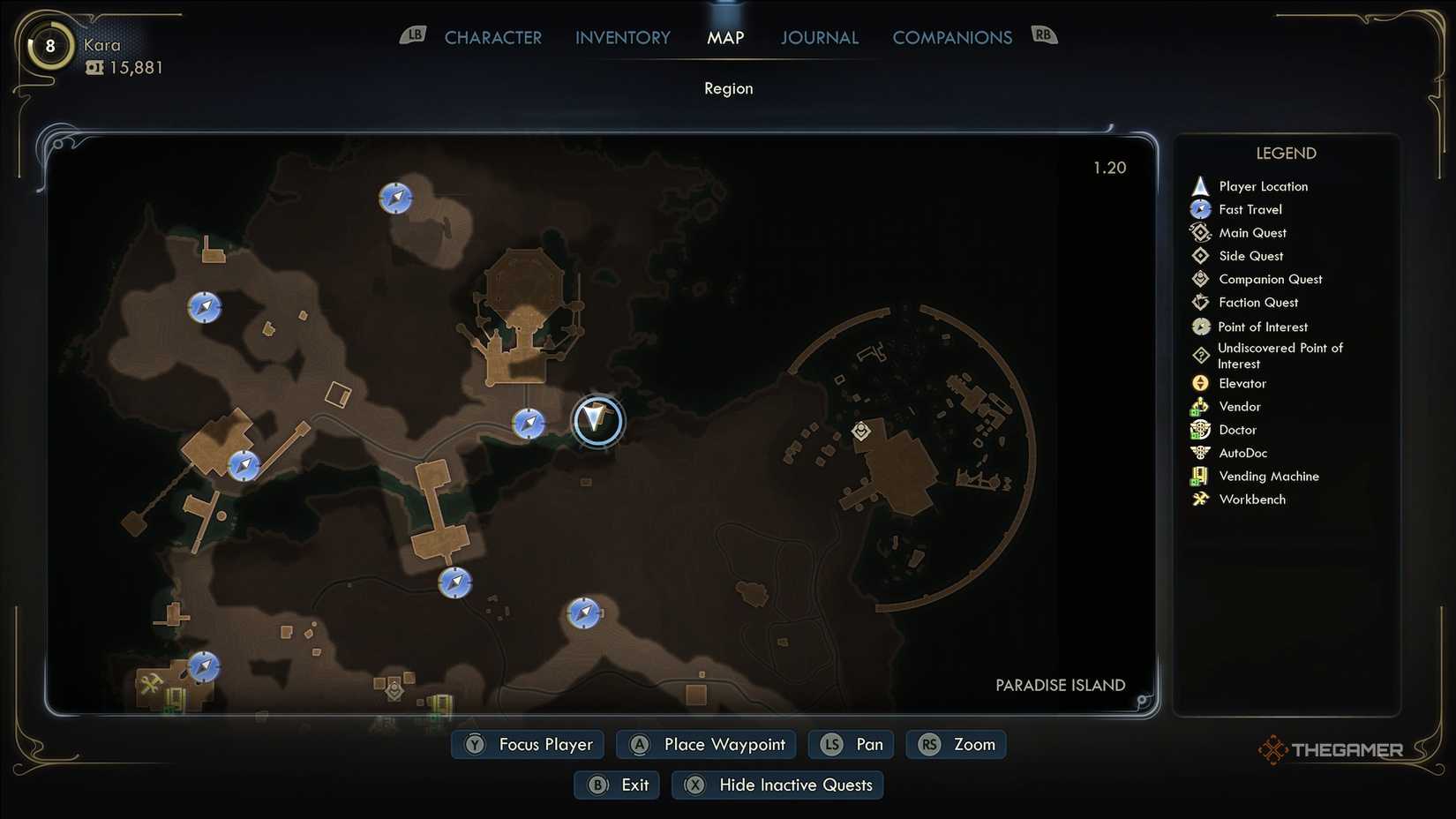Image resolution: width=1456 pixels, height=819 pixels.
Task: Switch to the Inventory tab
Action: click(x=622, y=37)
